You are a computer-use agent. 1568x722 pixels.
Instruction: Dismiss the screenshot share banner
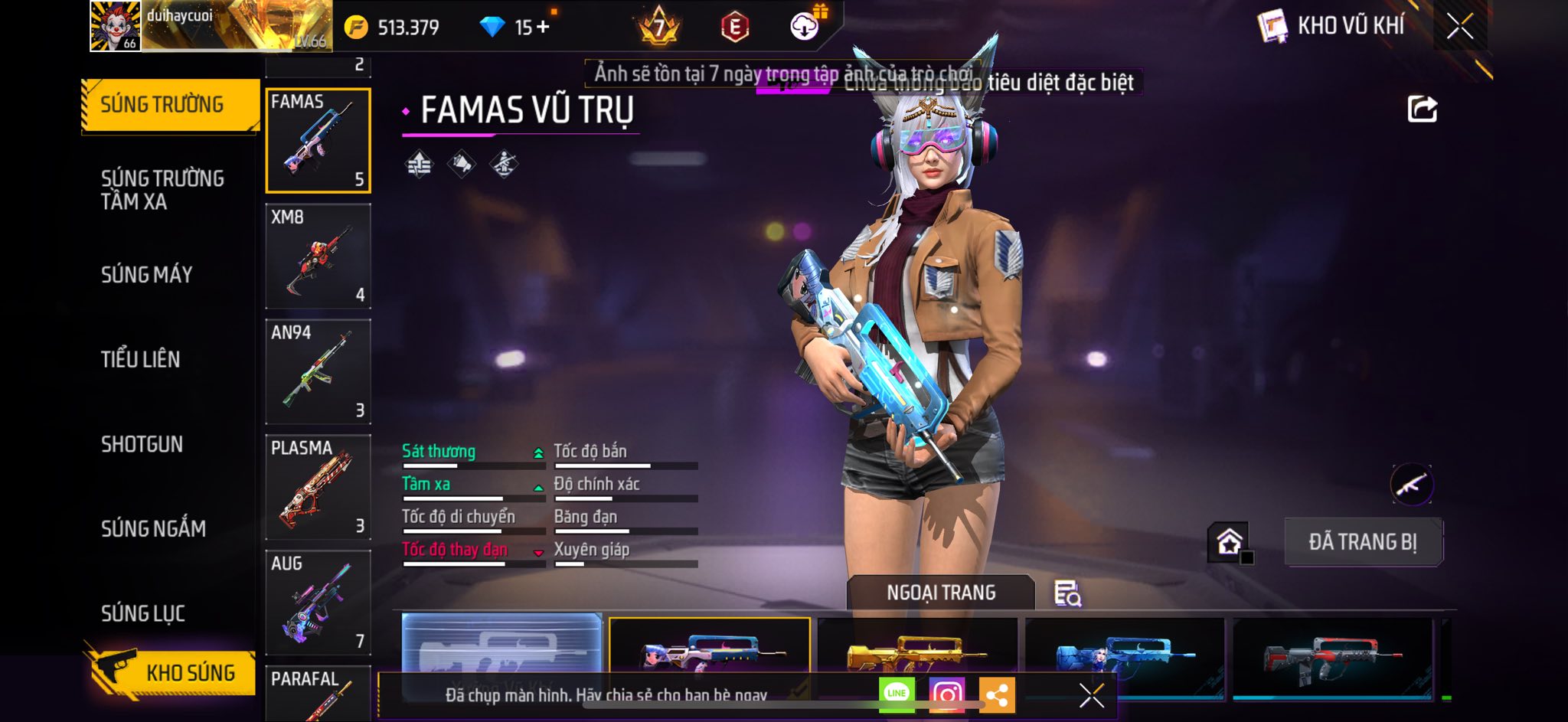(x=1091, y=695)
